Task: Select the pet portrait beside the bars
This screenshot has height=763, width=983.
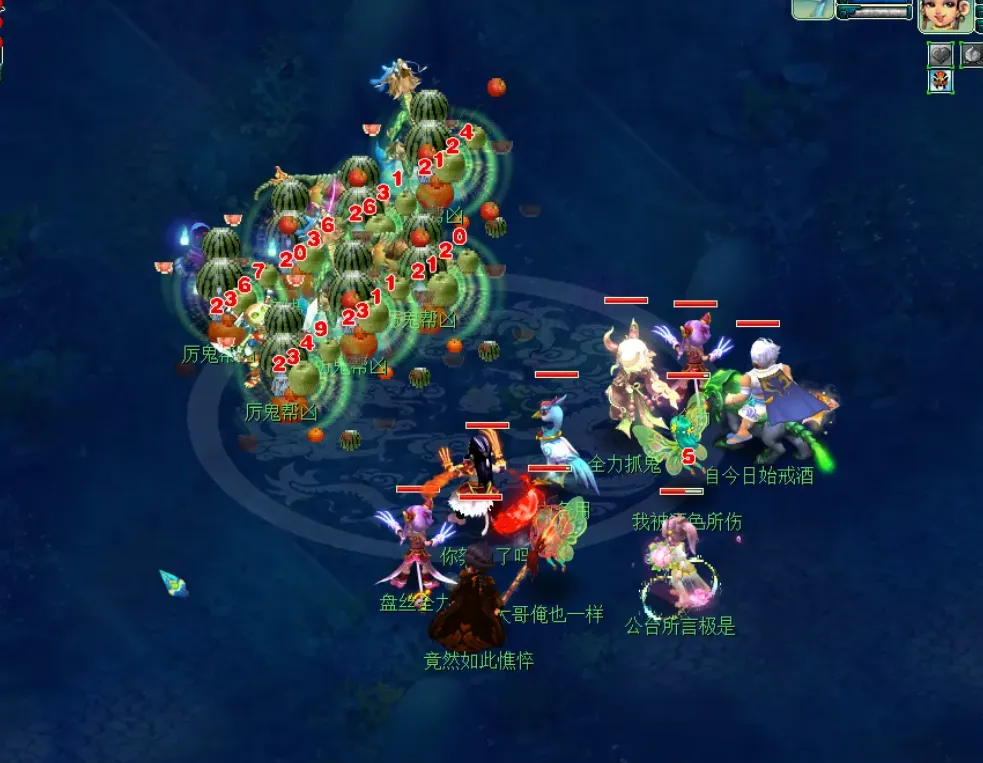Action: click(x=813, y=9)
